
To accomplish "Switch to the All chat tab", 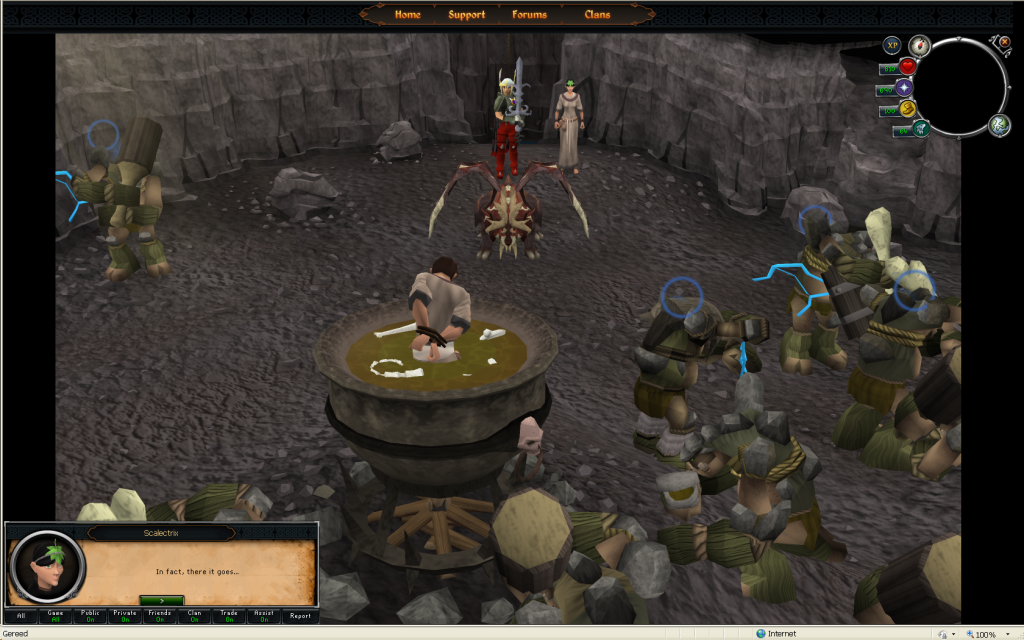I will [x=21, y=616].
